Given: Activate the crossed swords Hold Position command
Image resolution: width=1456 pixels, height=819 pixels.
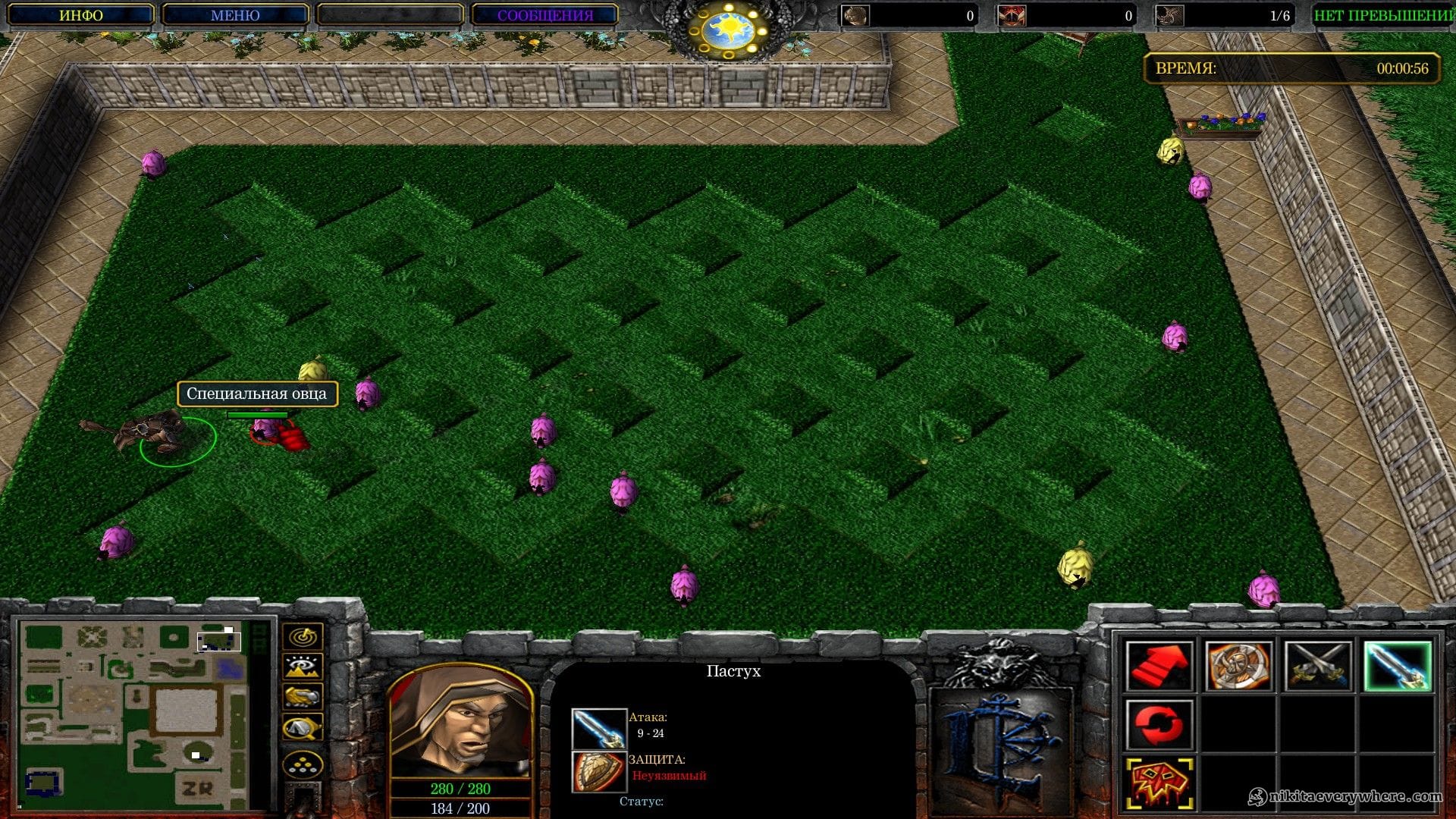Looking at the screenshot, I should coord(1318,666).
